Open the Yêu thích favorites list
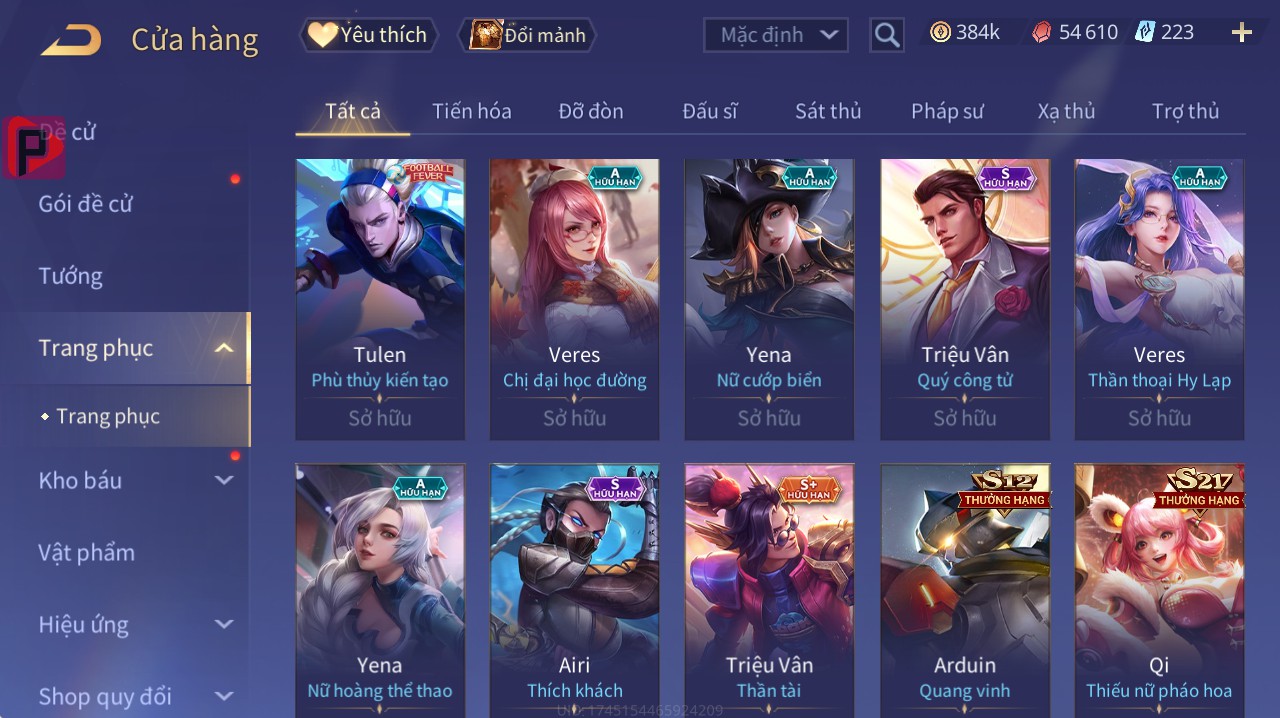The image size is (1280, 718). (x=369, y=35)
